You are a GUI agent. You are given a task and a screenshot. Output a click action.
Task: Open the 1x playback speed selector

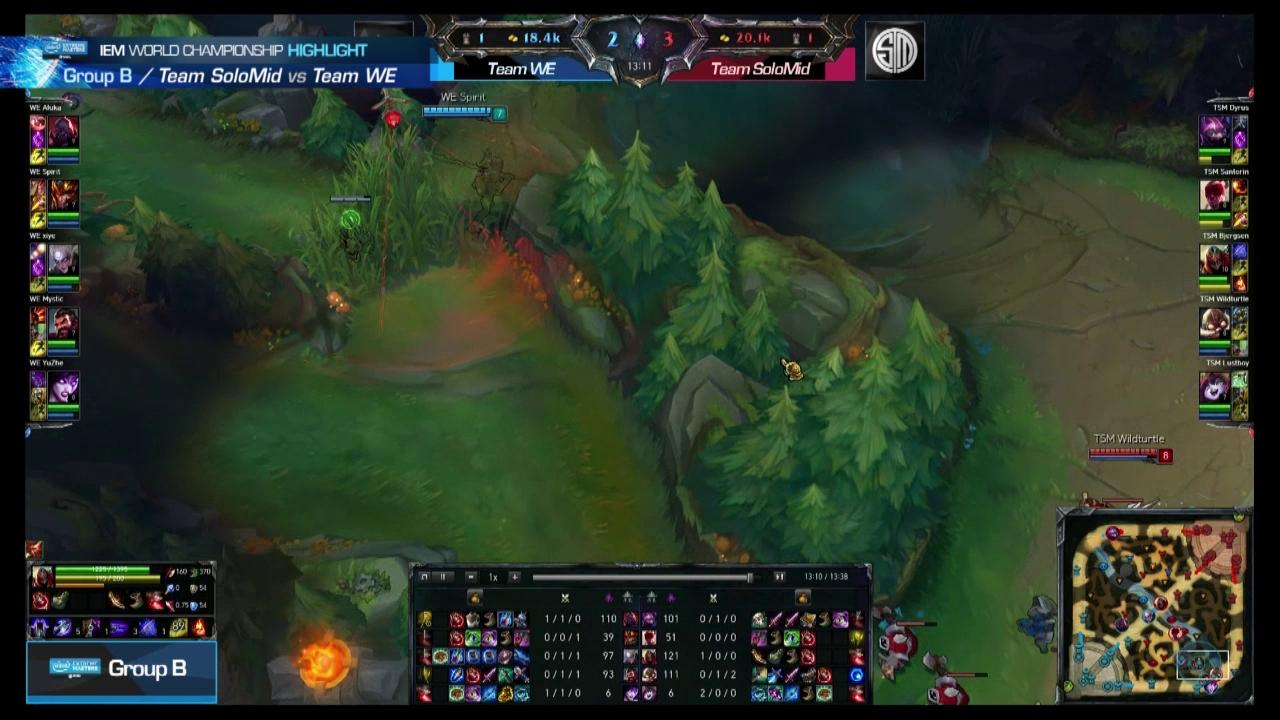tap(492, 578)
